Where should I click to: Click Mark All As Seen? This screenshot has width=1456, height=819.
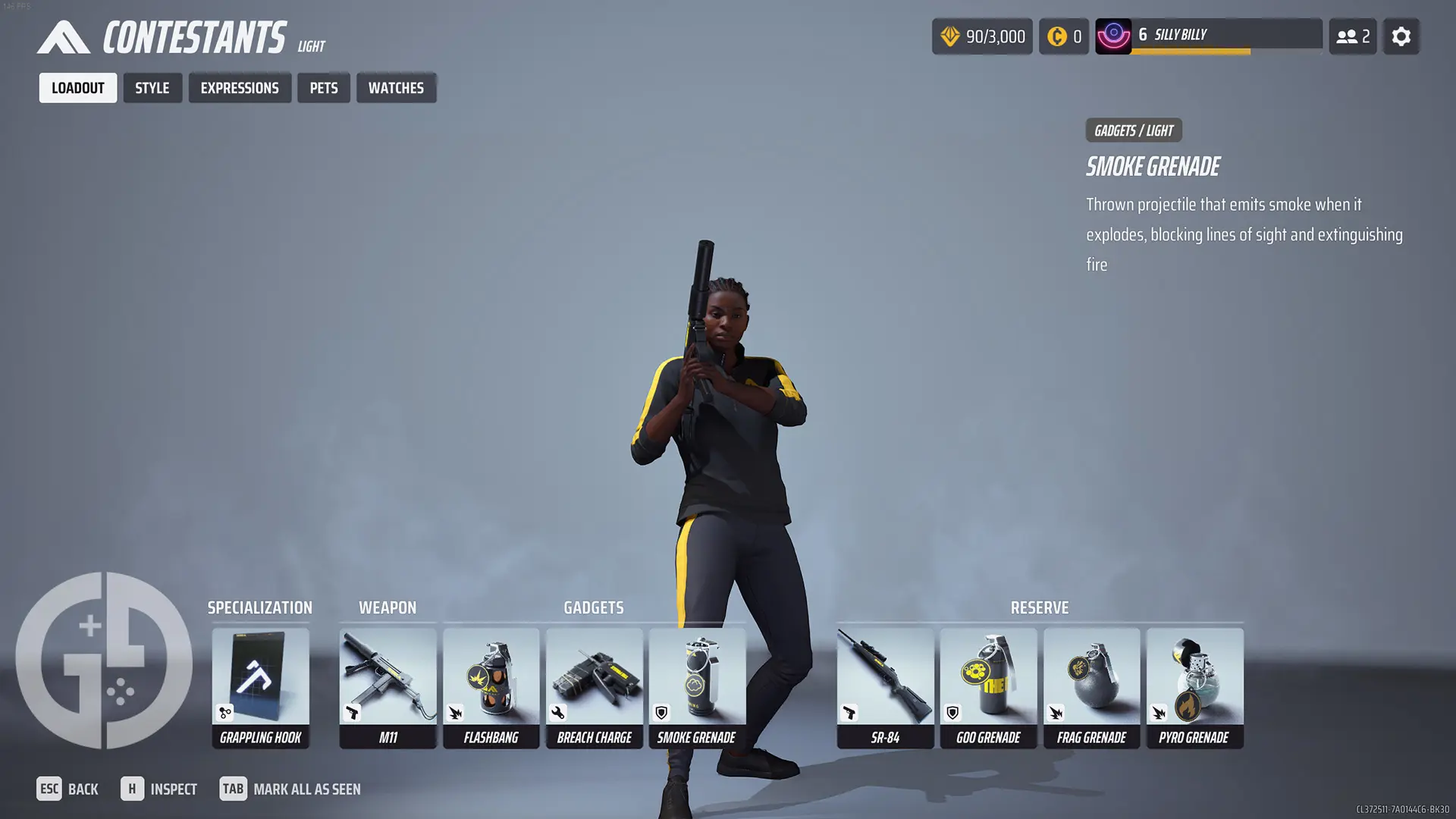pos(307,789)
